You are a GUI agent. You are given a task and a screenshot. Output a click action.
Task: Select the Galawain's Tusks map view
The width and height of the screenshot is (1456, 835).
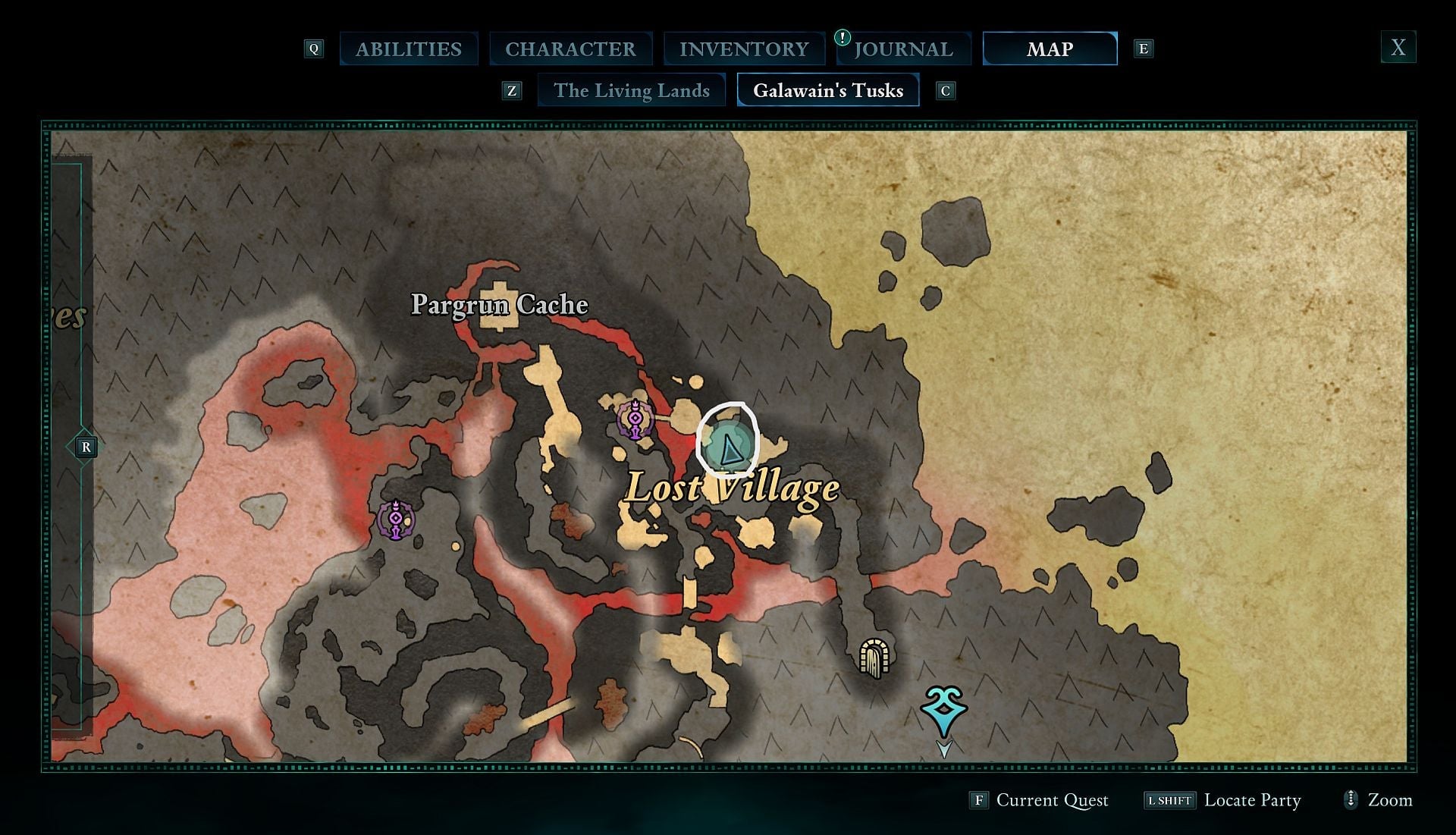pos(827,90)
